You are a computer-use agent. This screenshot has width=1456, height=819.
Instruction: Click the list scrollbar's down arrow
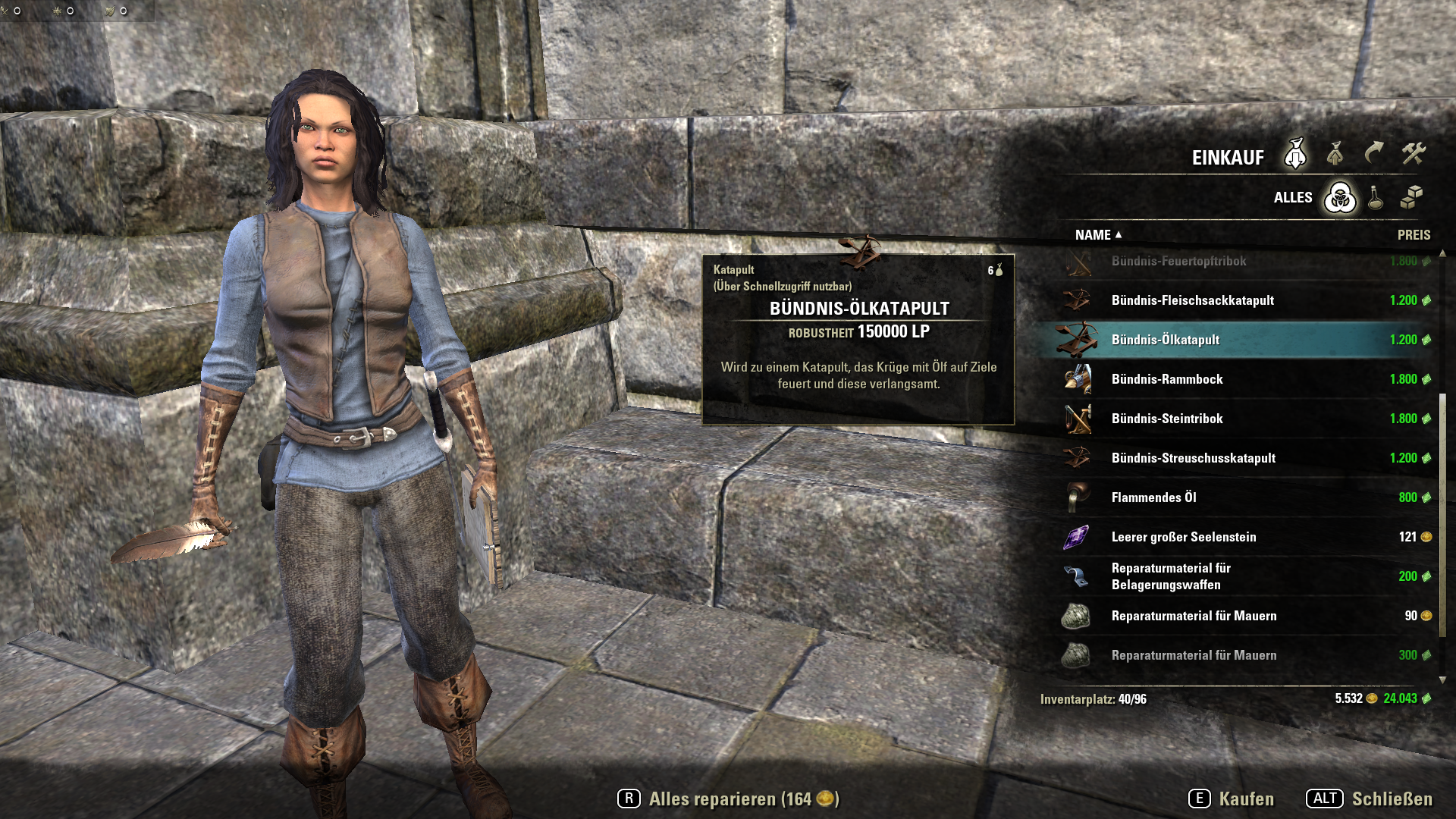[1442, 679]
